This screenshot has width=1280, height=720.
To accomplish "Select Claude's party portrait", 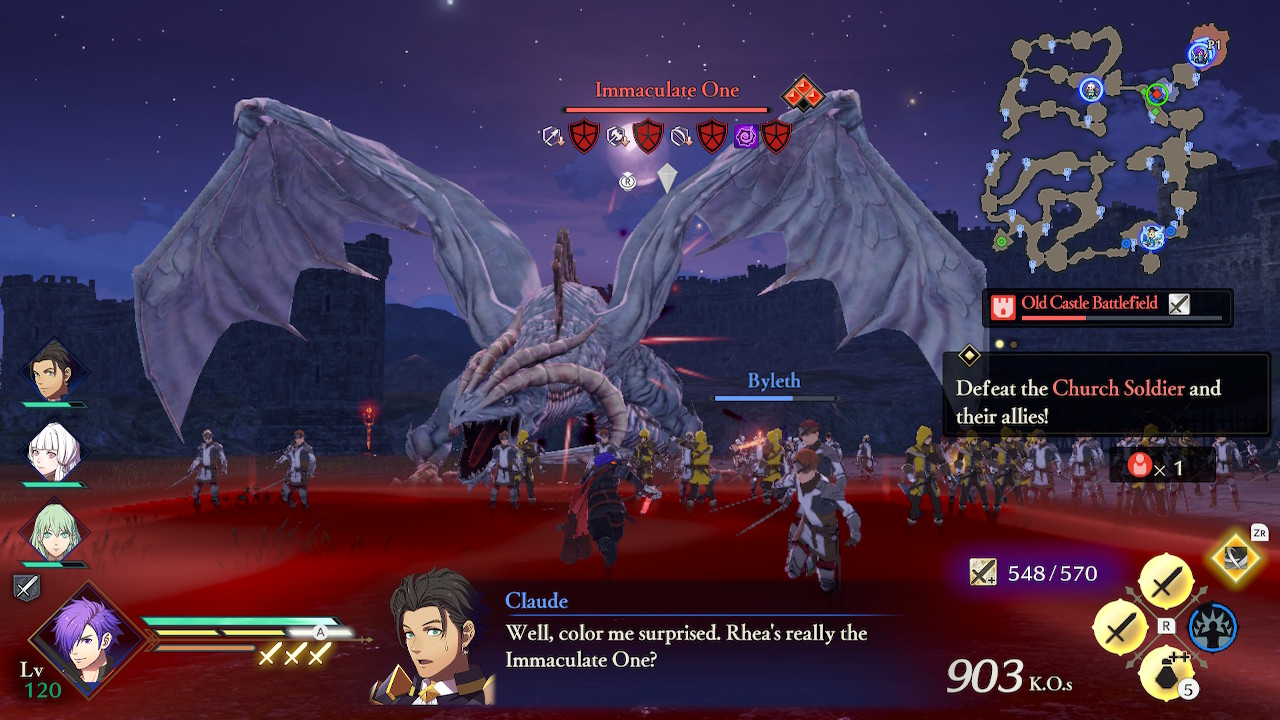I will 53,372.
